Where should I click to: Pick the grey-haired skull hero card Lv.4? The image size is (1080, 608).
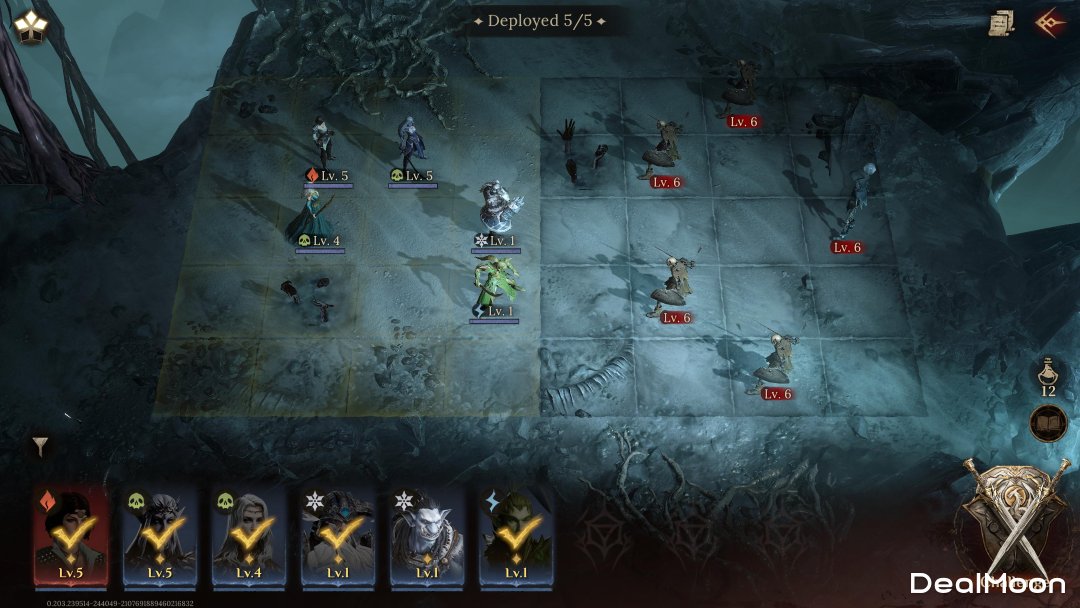coord(247,537)
